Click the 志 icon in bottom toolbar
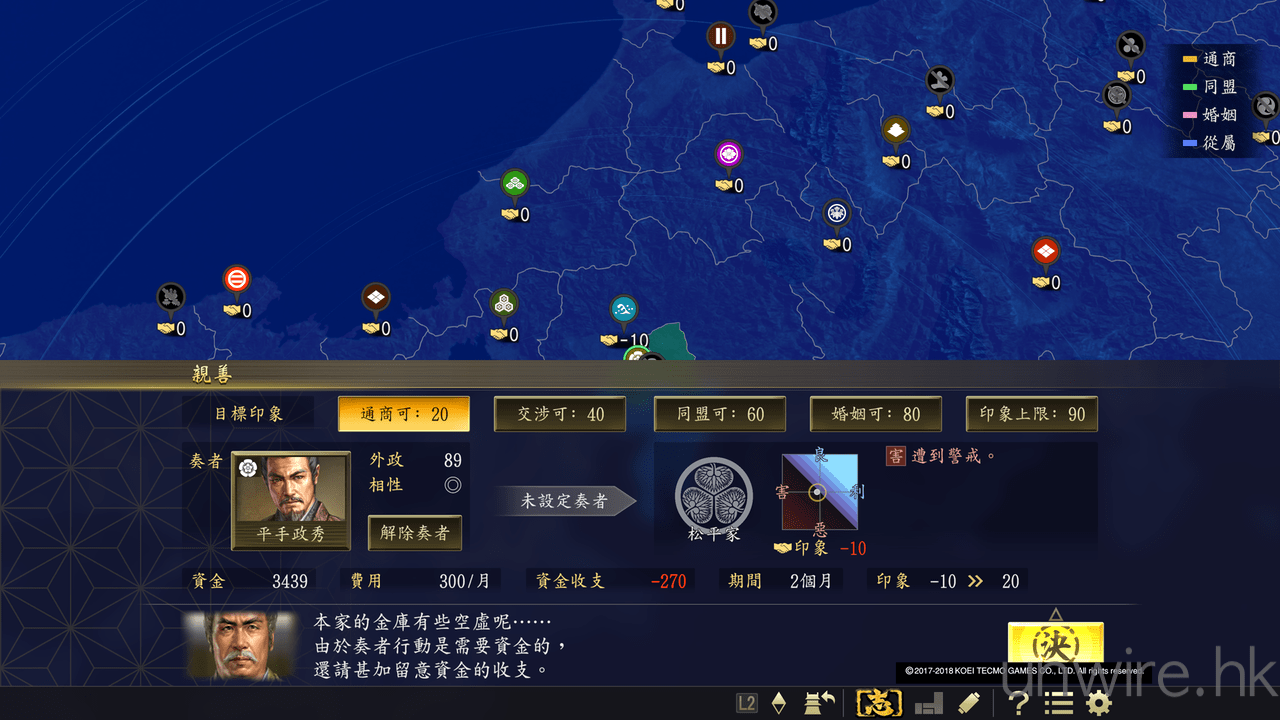This screenshot has width=1280, height=720. point(880,703)
